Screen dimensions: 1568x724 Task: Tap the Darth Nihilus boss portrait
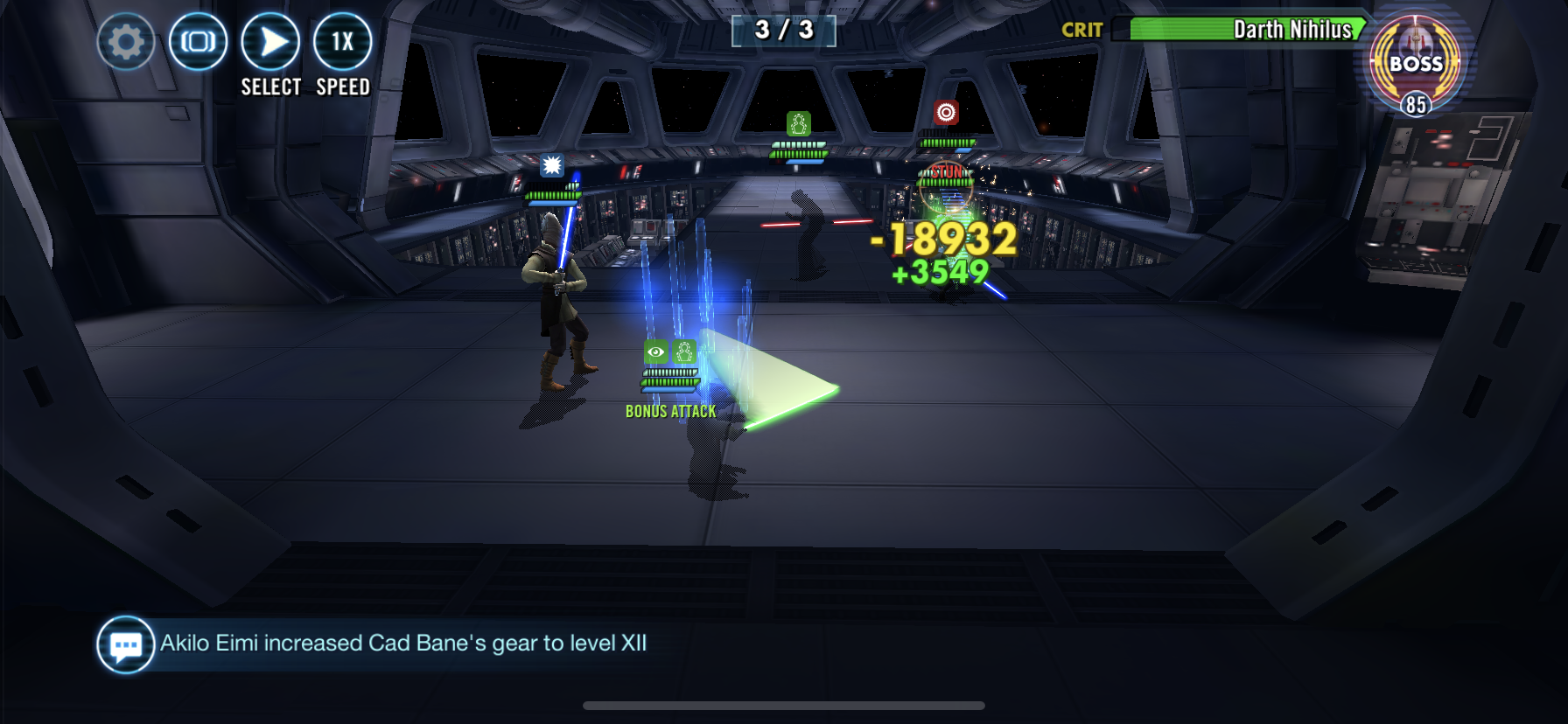1415,64
